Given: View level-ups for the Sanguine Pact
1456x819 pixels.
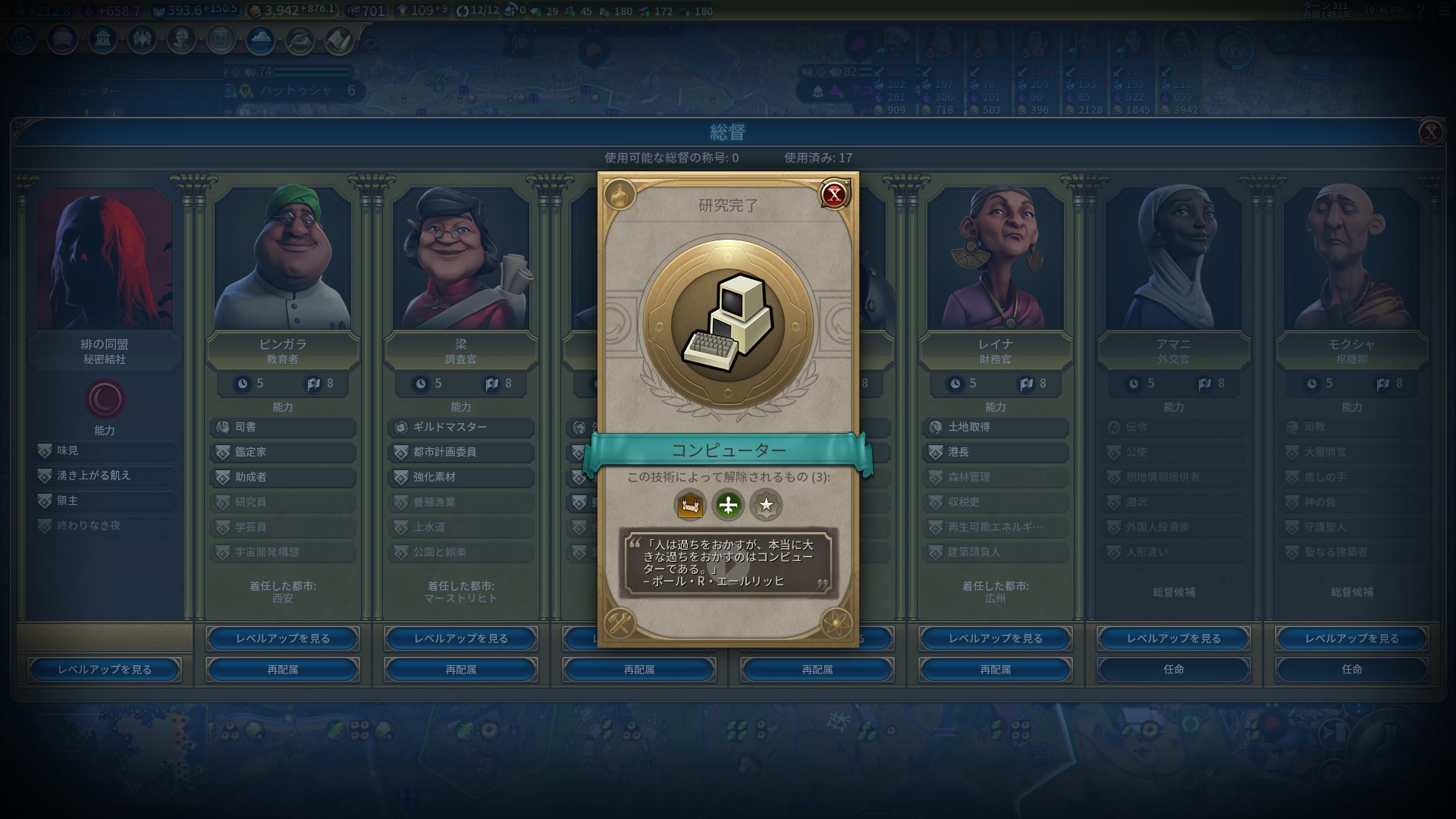Looking at the screenshot, I should pos(105,670).
